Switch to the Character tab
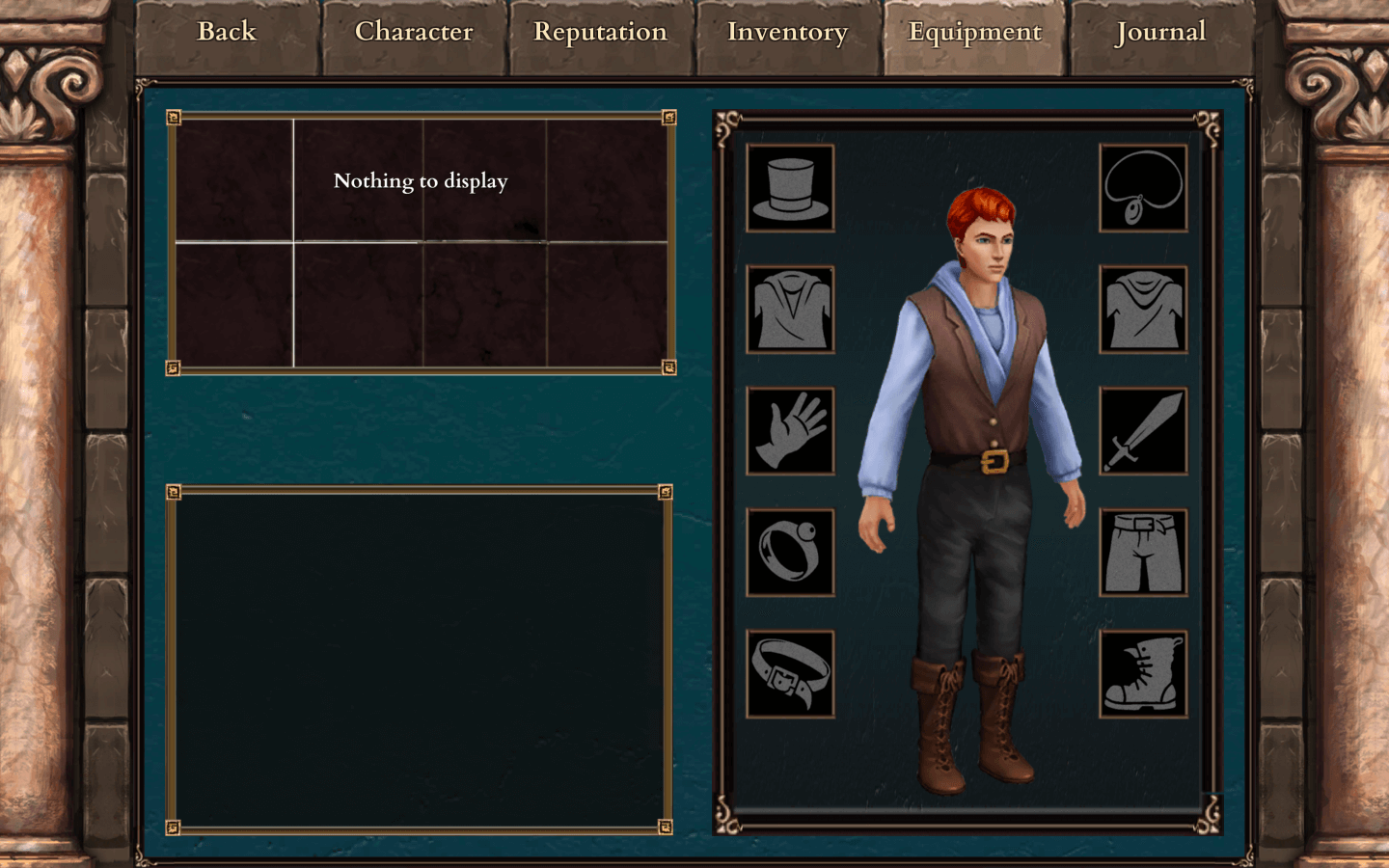Viewport: 1389px width, 868px height. click(x=414, y=33)
